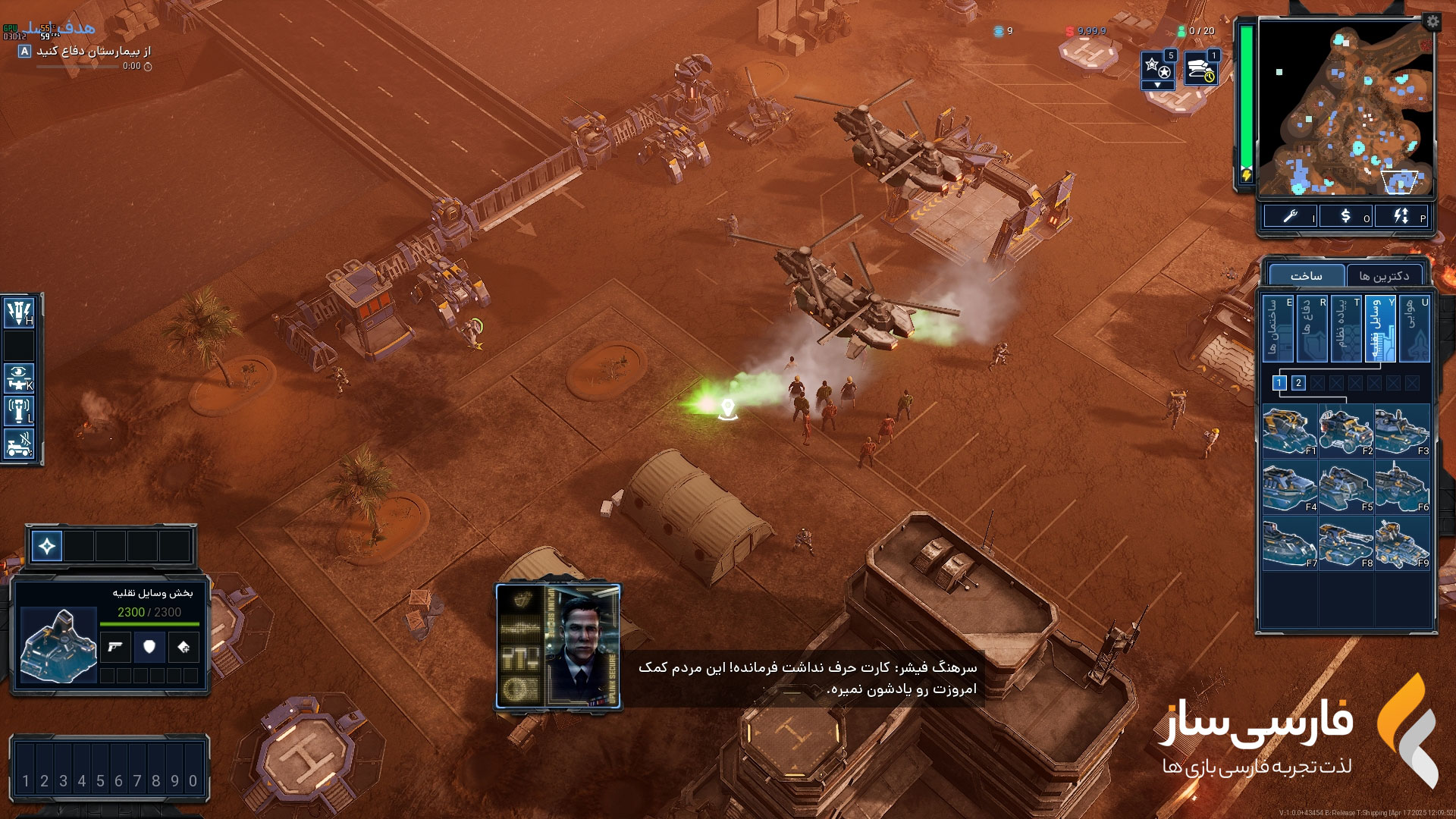Activate the repair wrench button
The width and height of the screenshot is (1456, 819).
pyautogui.click(x=1290, y=216)
